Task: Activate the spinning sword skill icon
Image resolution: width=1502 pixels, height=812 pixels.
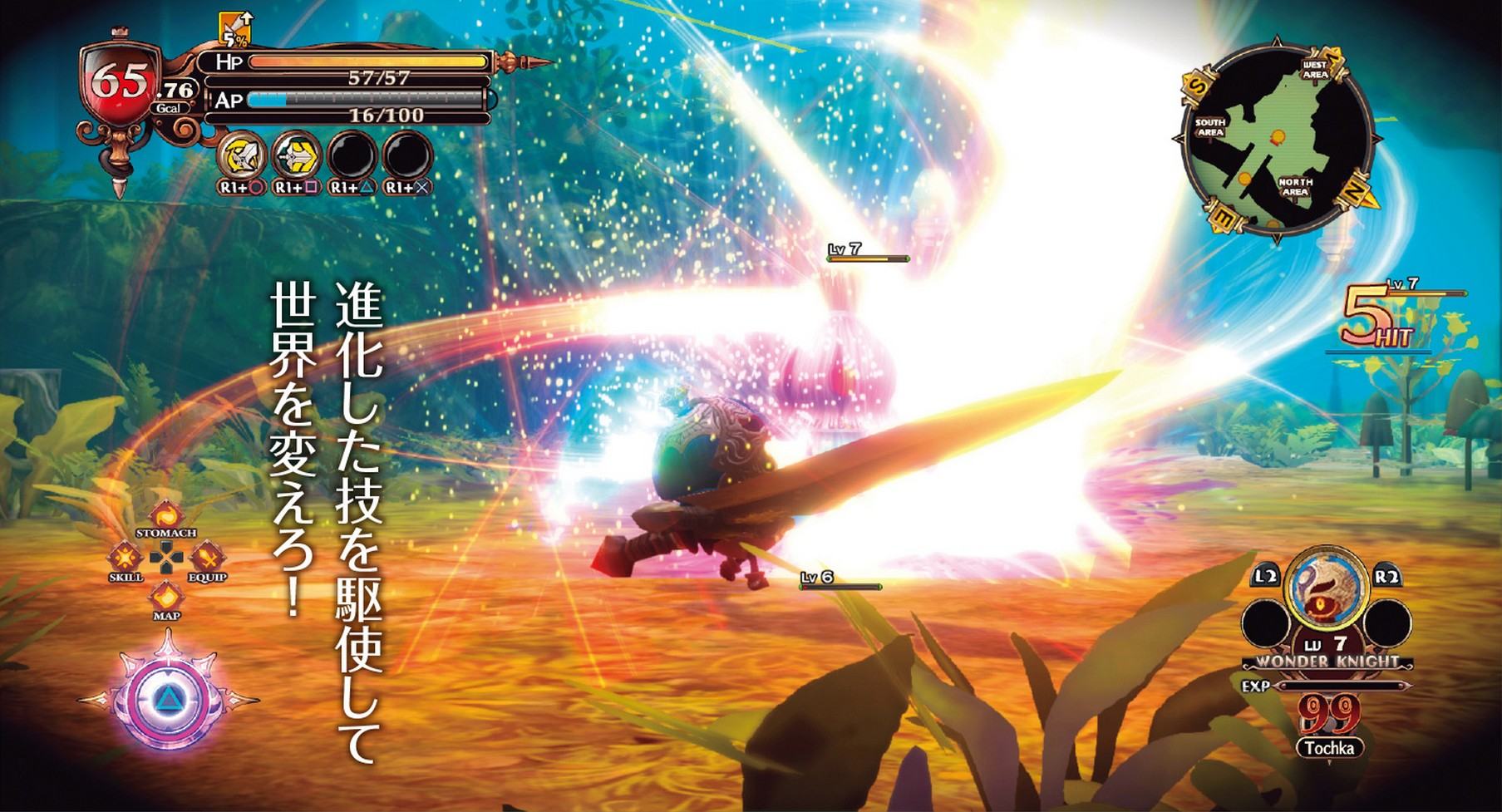Action: click(243, 155)
